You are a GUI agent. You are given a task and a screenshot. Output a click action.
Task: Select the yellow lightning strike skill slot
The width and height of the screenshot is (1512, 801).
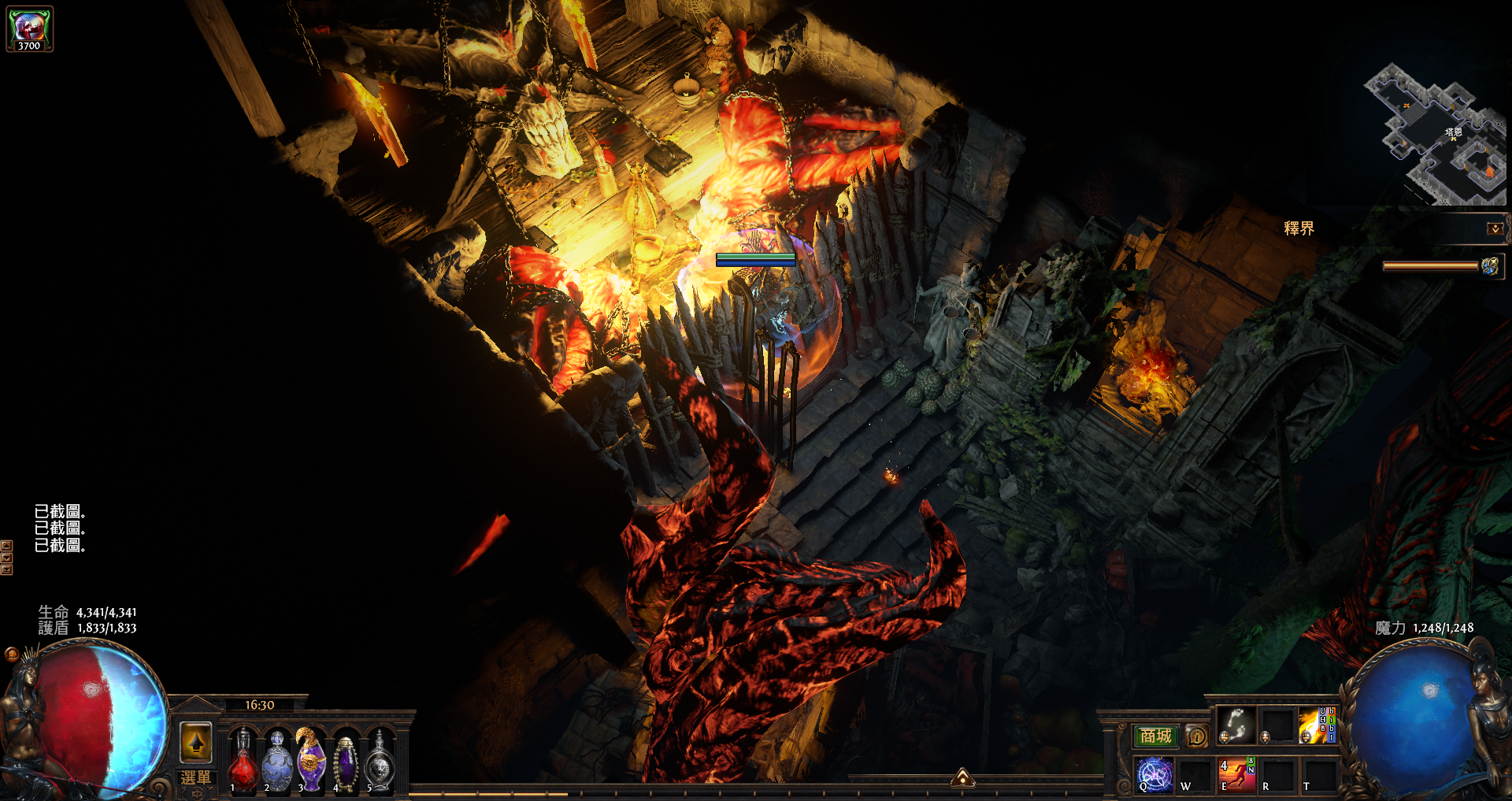[1316, 725]
